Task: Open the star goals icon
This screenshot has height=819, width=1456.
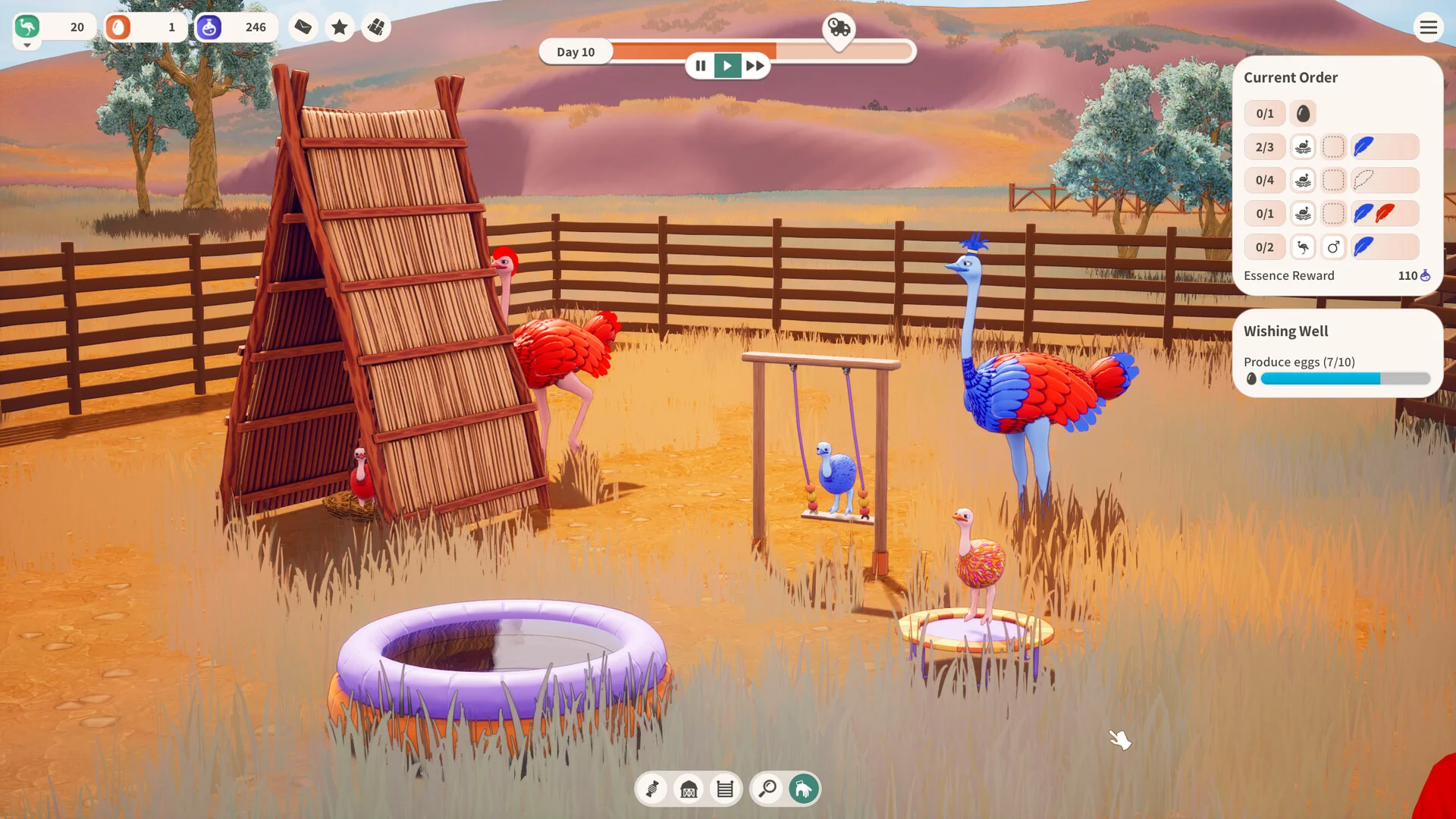Action: click(340, 27)
